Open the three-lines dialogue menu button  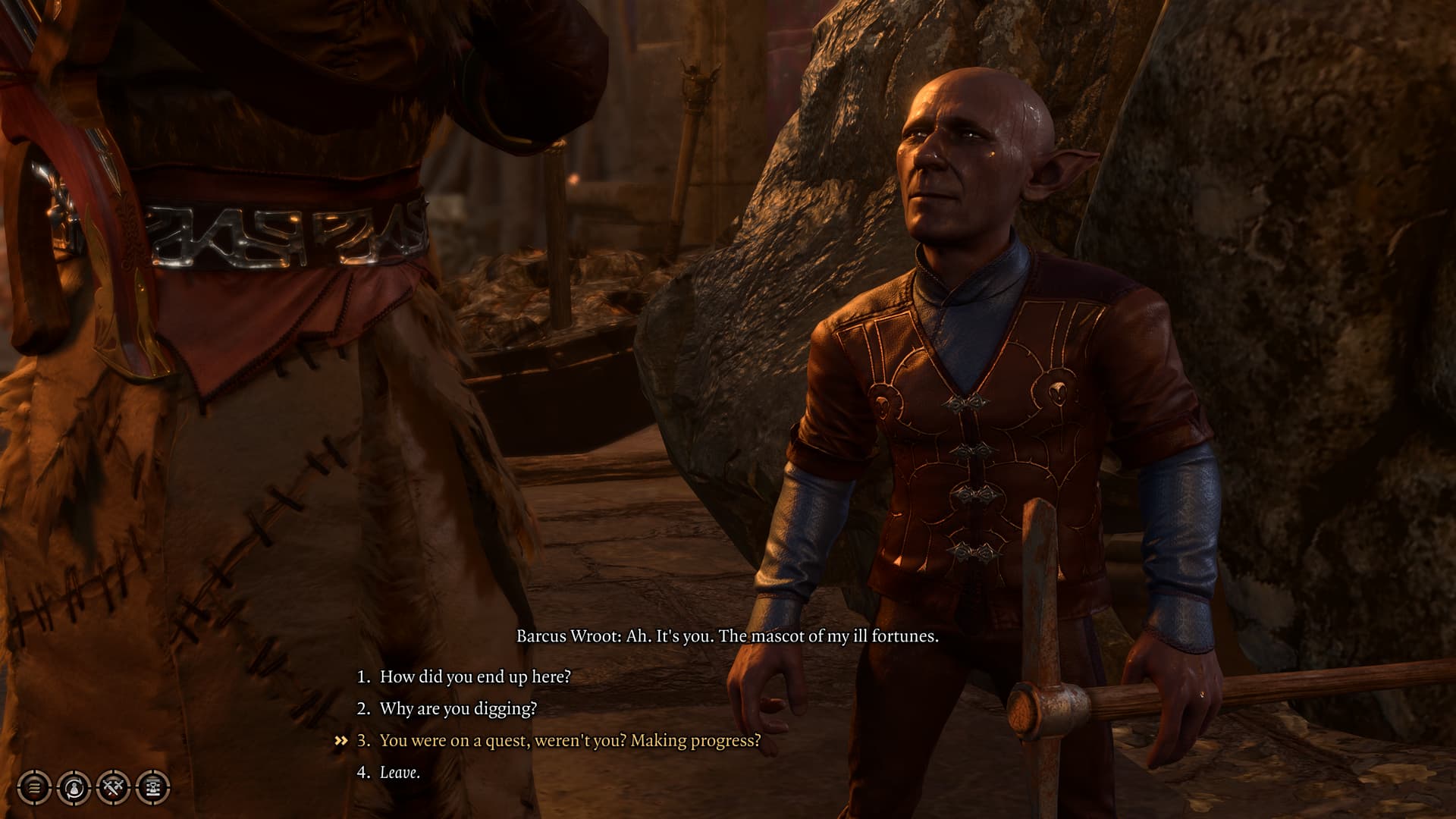pyautogui.click(x=34, y=788)
